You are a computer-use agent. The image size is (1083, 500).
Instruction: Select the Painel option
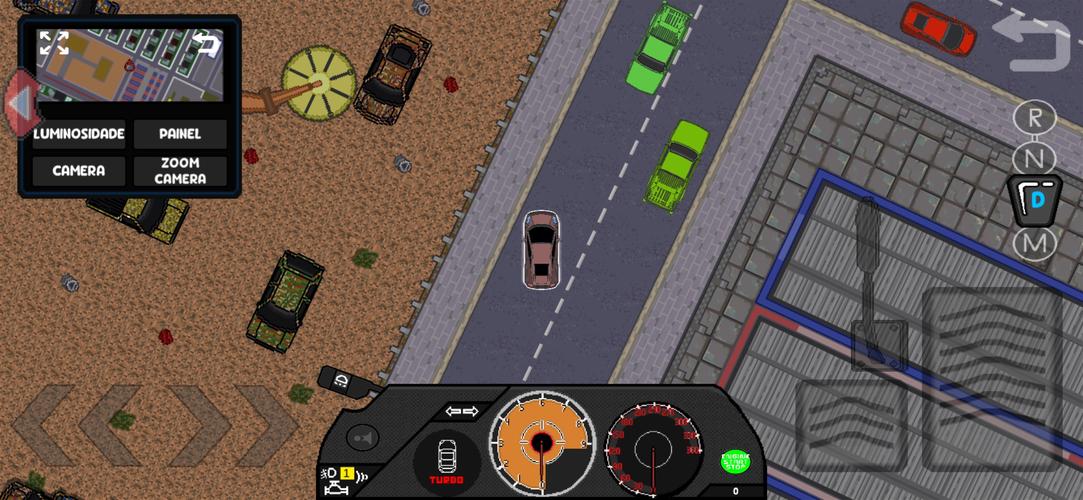[x=180, y=134]
